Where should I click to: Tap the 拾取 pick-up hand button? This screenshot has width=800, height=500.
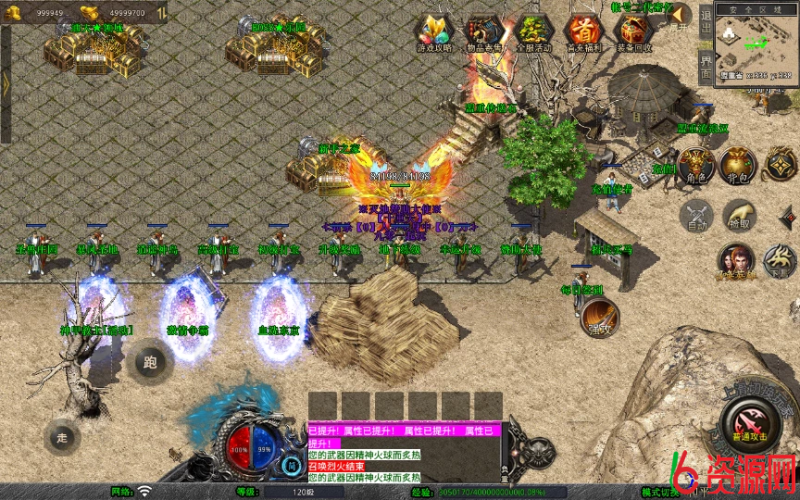739,216
